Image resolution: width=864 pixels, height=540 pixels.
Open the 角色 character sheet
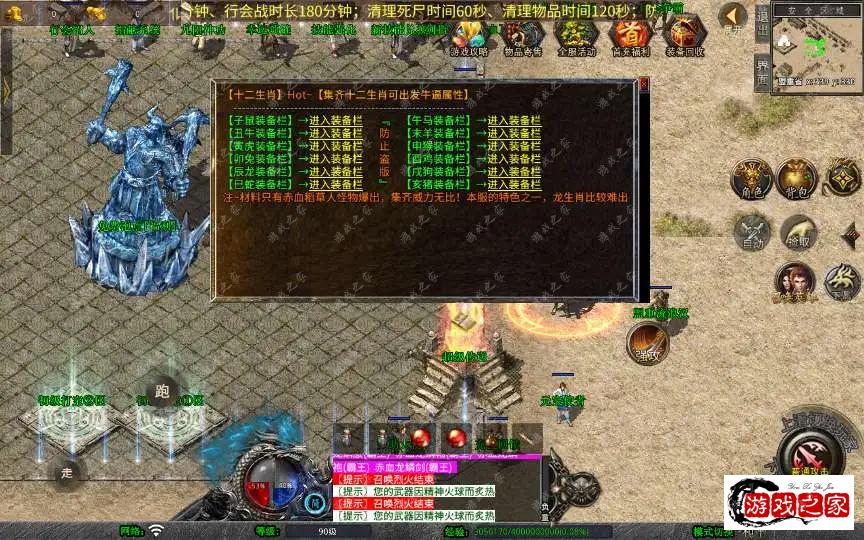(x=749, y=176)
